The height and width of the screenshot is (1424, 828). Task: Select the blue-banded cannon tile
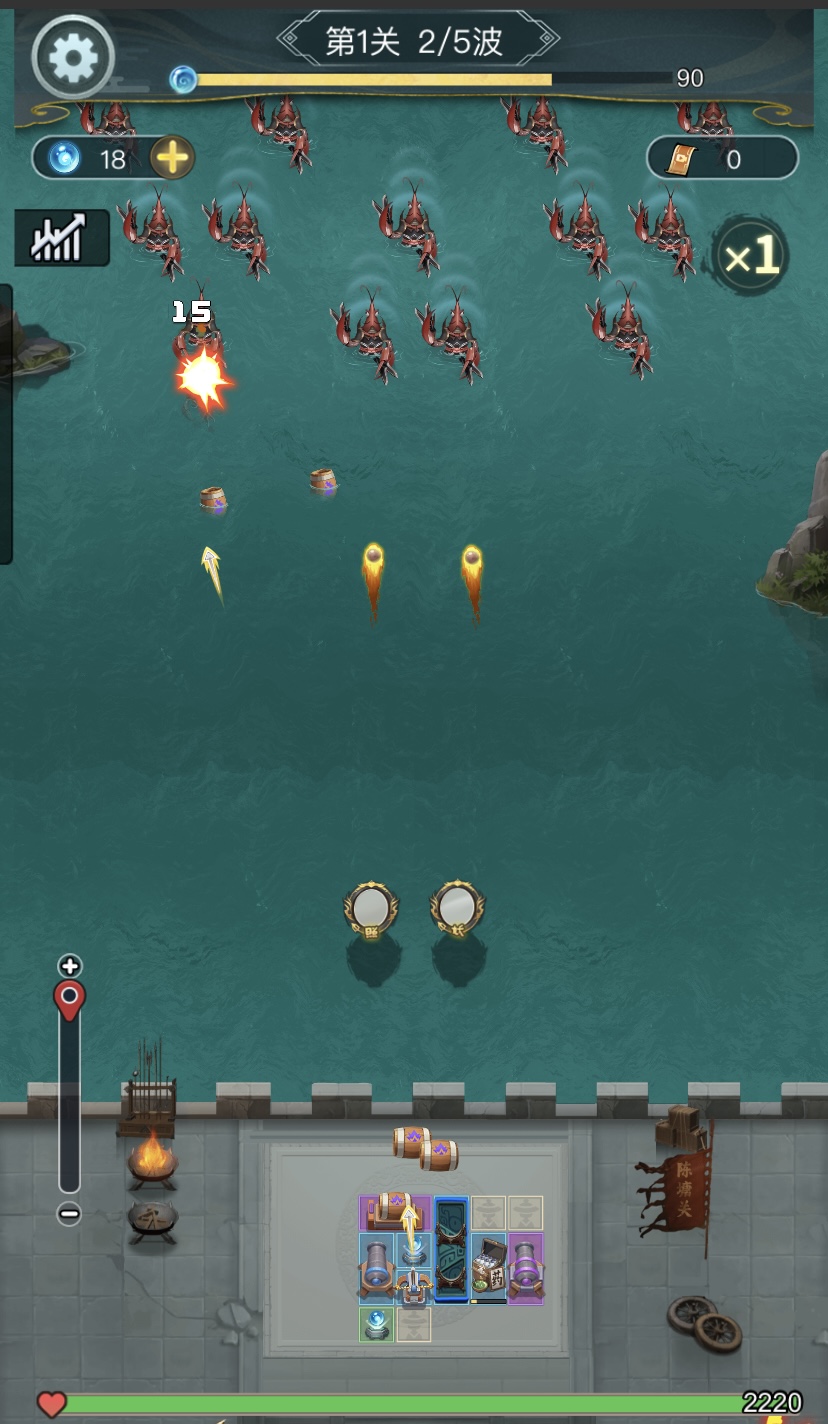click(377, 1268)
